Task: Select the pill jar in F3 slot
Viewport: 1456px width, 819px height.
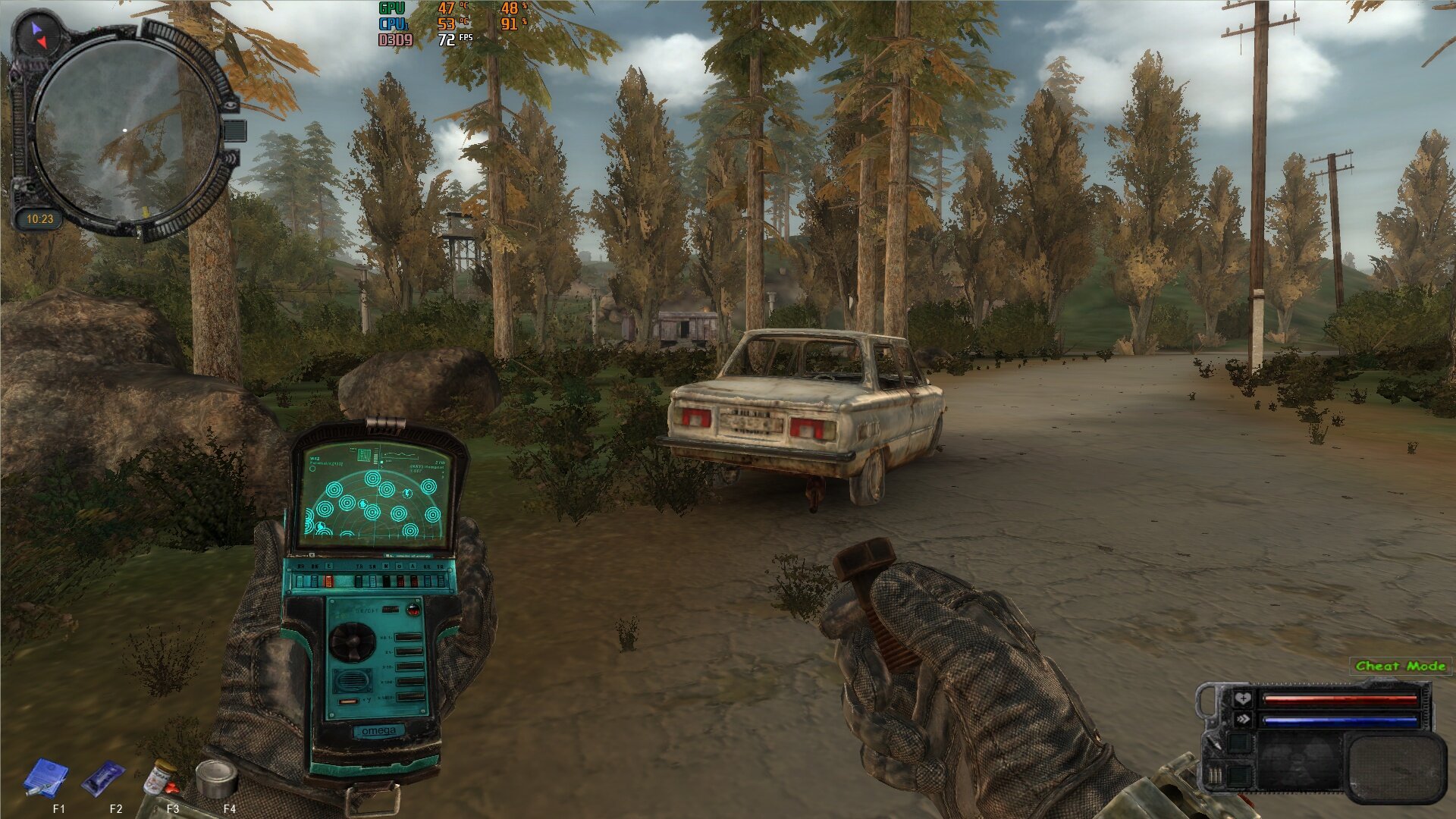Action: 160,778
